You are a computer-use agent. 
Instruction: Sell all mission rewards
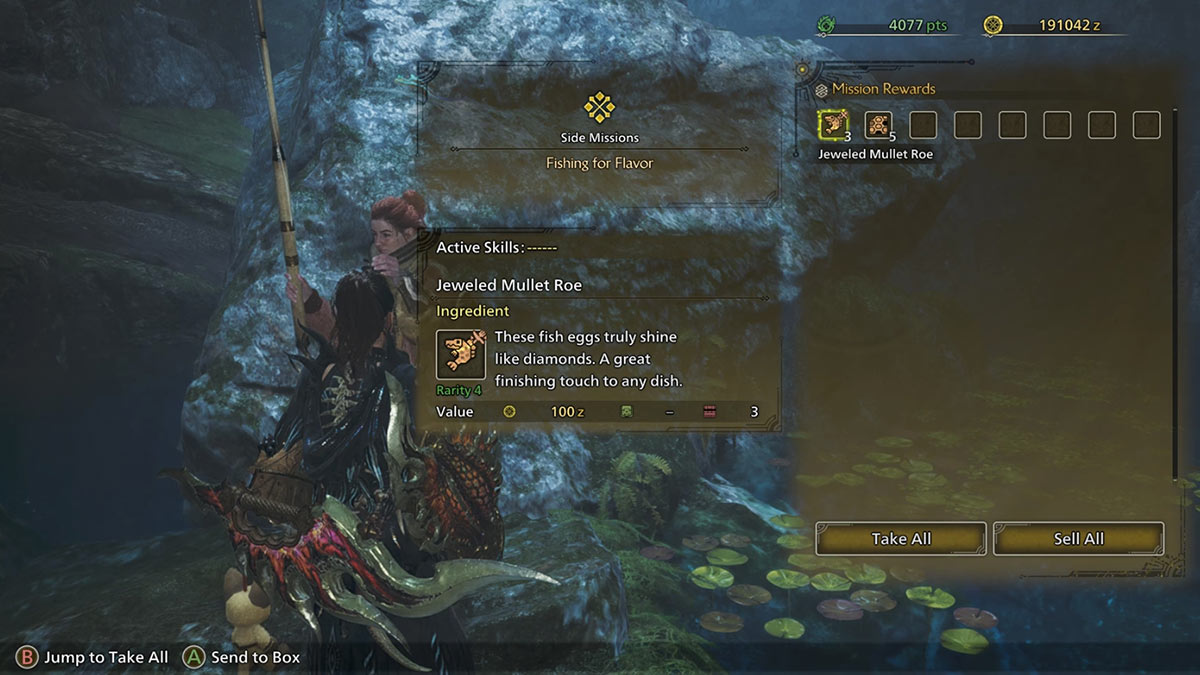[1078, 538]
